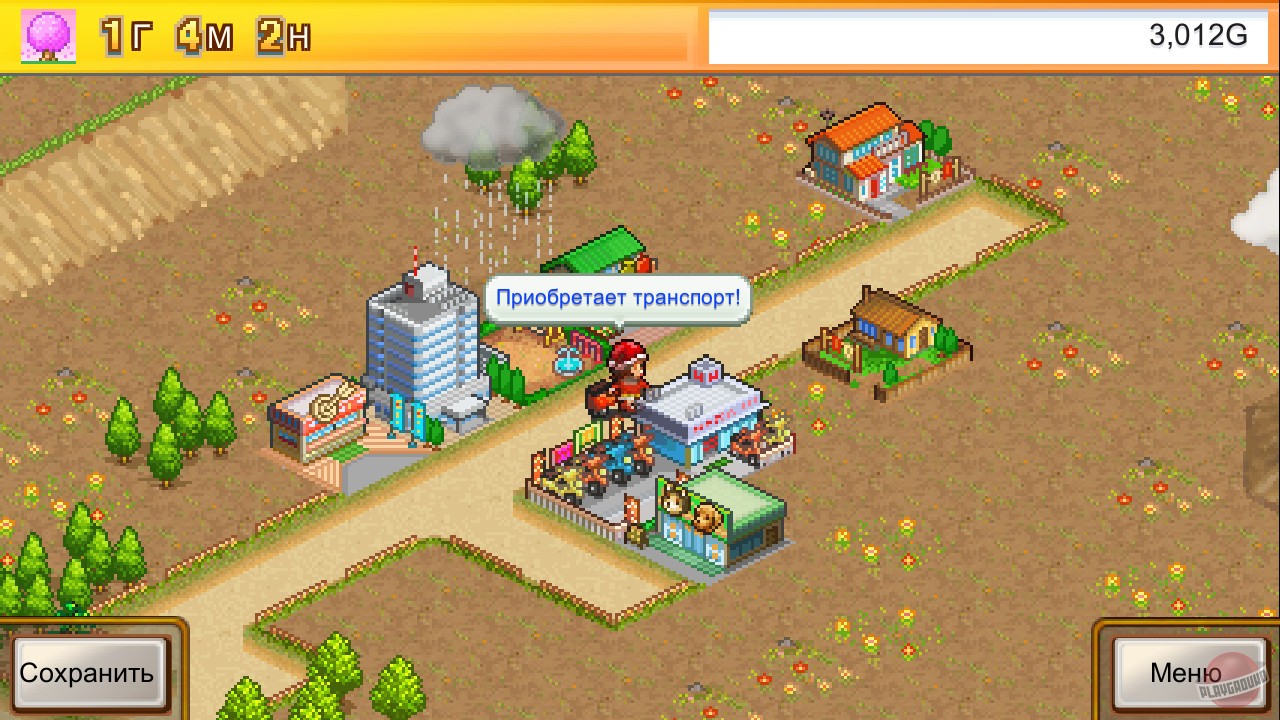Click the speech bubble saying Приобретает транспорт
This screenshot has height=720, width=1280.
pyautogui.click(x=618, y=296)
